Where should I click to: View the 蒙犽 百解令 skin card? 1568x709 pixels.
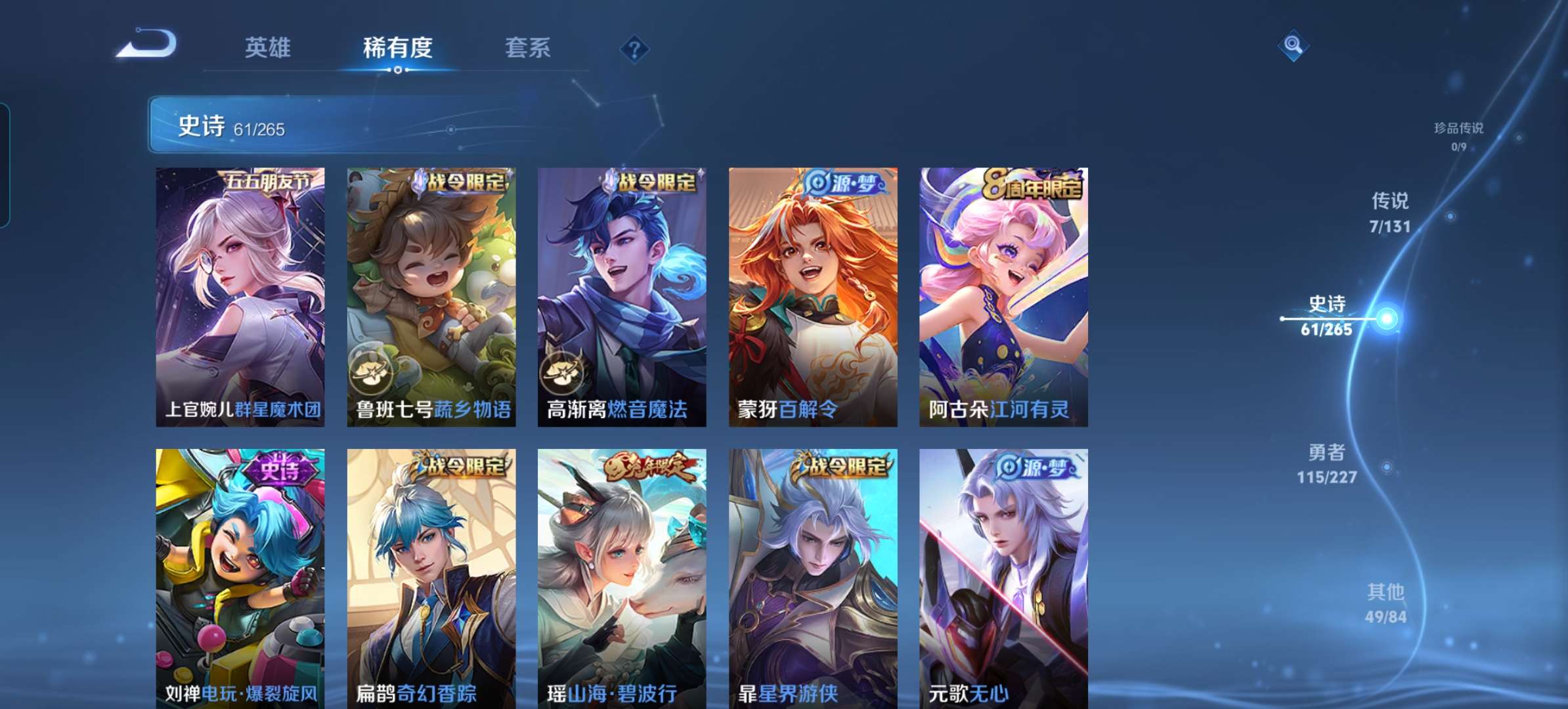(813, 297)
